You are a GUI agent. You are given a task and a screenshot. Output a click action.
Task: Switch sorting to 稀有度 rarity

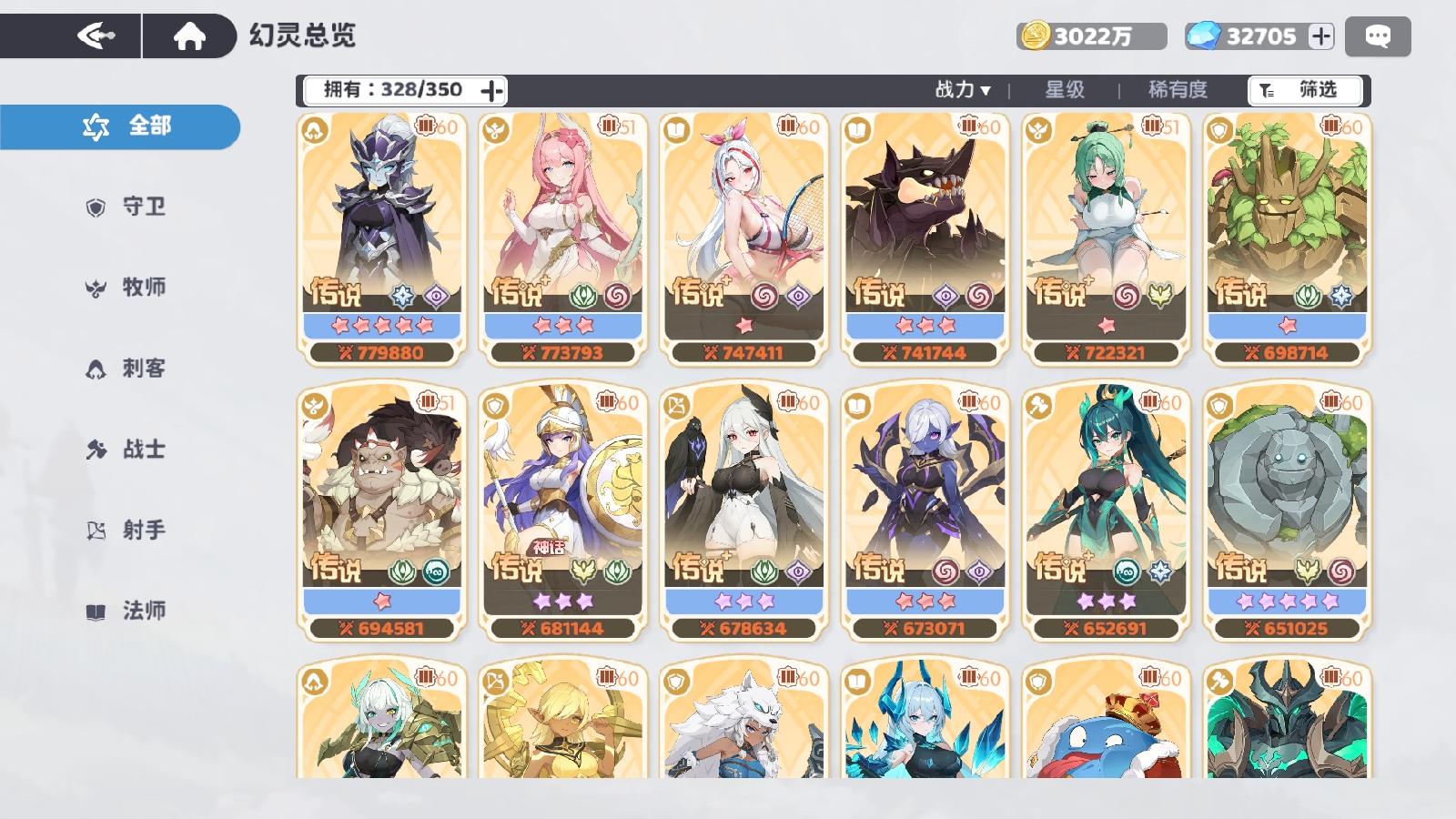pyautogui.click(x=1178, y=90)
